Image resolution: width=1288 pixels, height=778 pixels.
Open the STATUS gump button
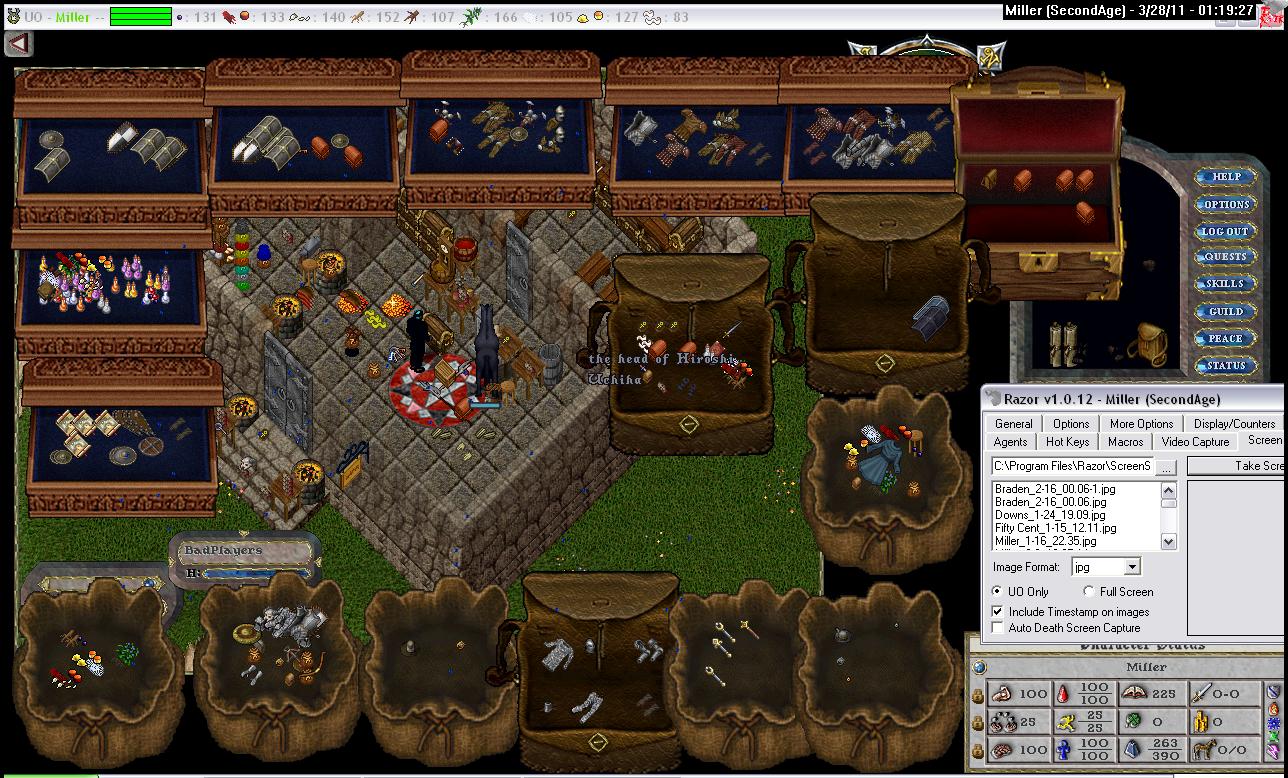(1225, 366)
